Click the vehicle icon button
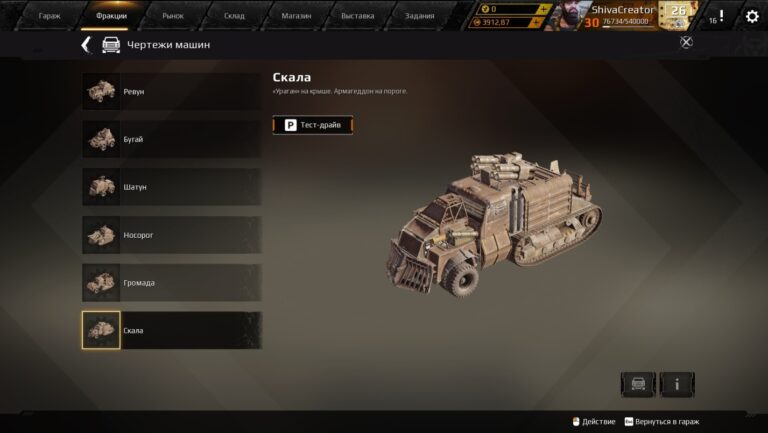768x433 pixels. coord(638,384)
